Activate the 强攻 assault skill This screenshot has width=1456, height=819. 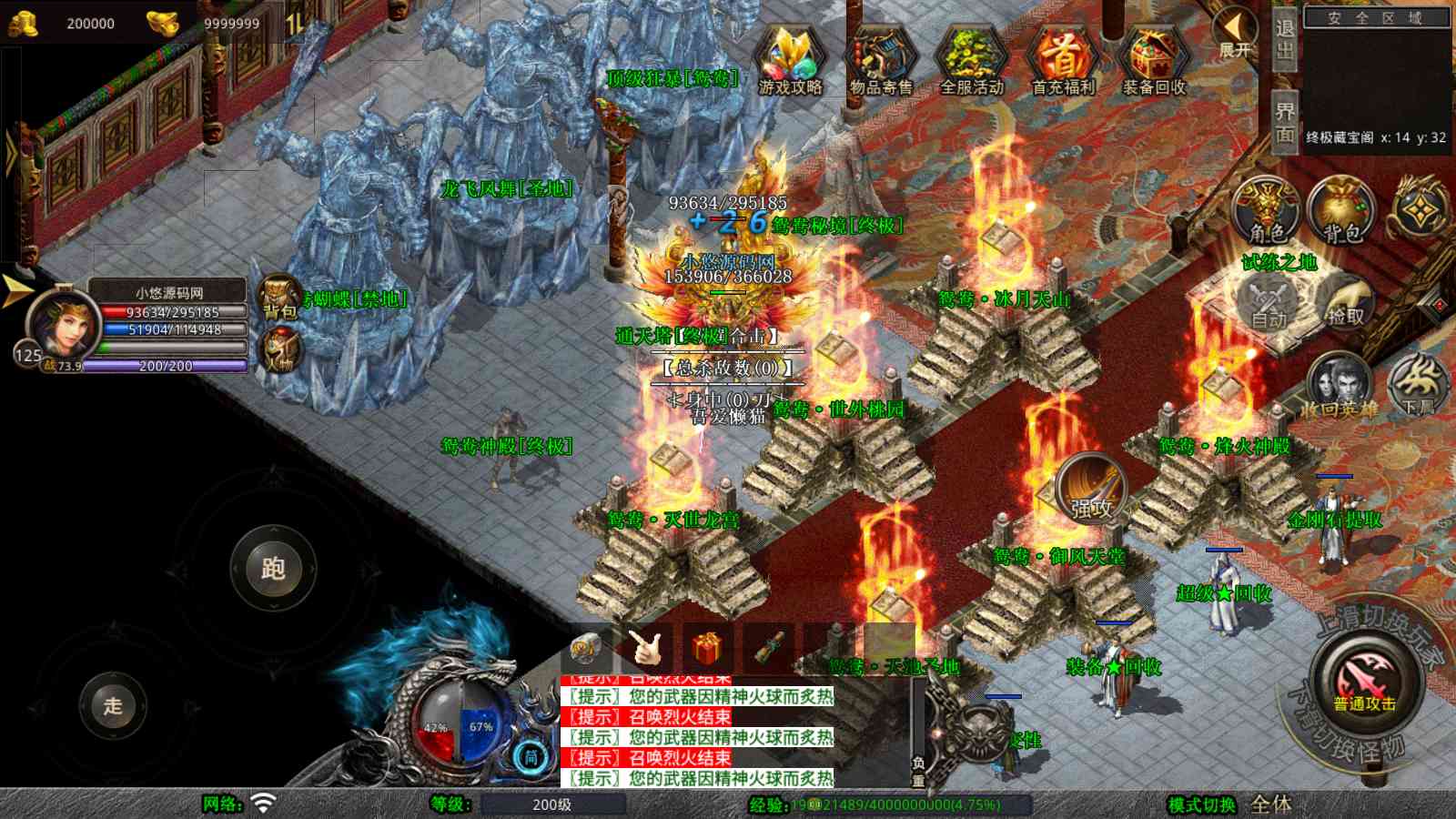point(1091,489)
